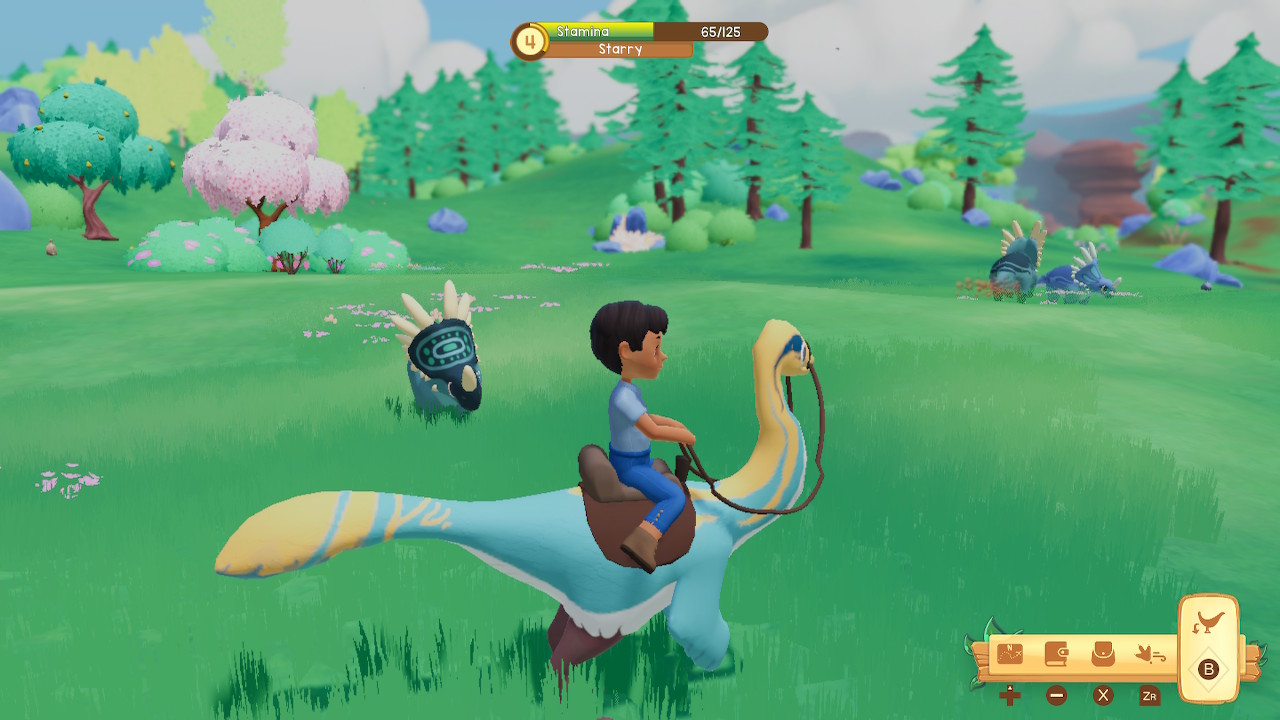Click the X button prompt
Screen dimensions: 1280x720
tap(1102, 696)
